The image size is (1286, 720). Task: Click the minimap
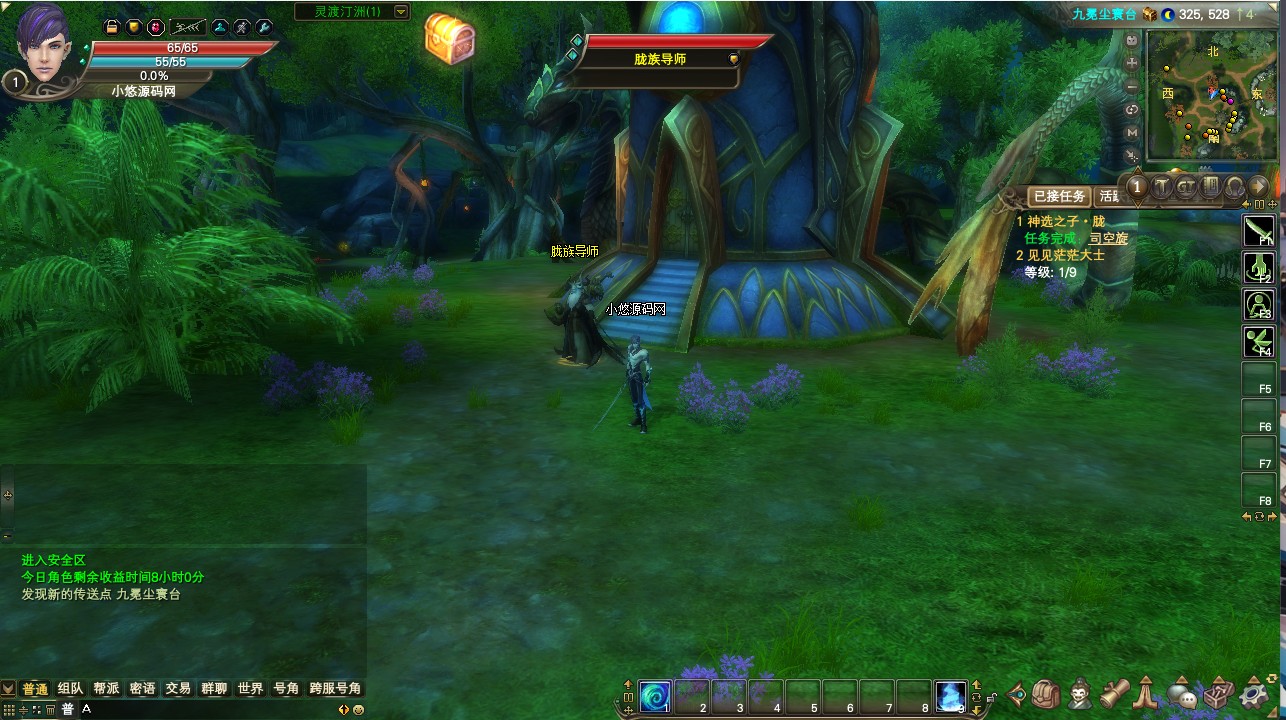1211,95
